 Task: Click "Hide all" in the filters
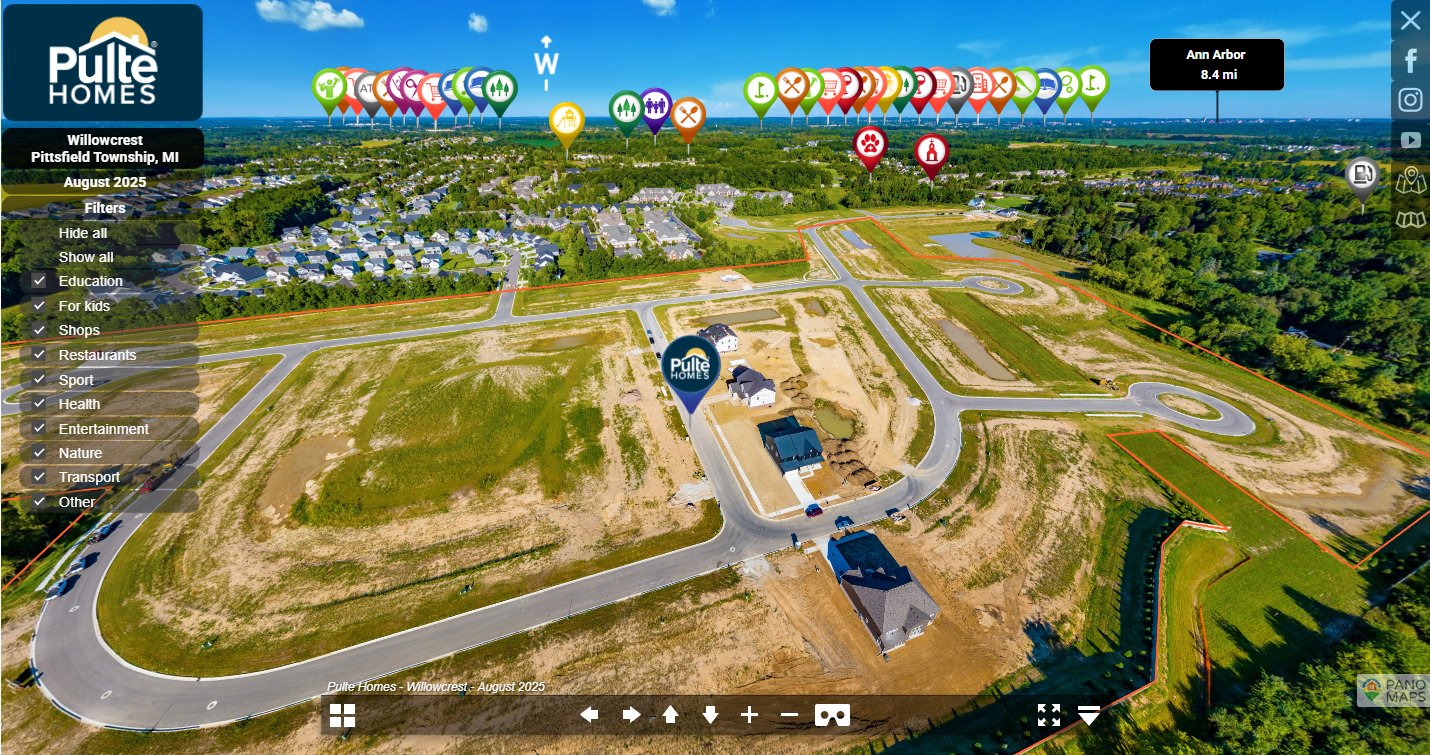(83, 233)
